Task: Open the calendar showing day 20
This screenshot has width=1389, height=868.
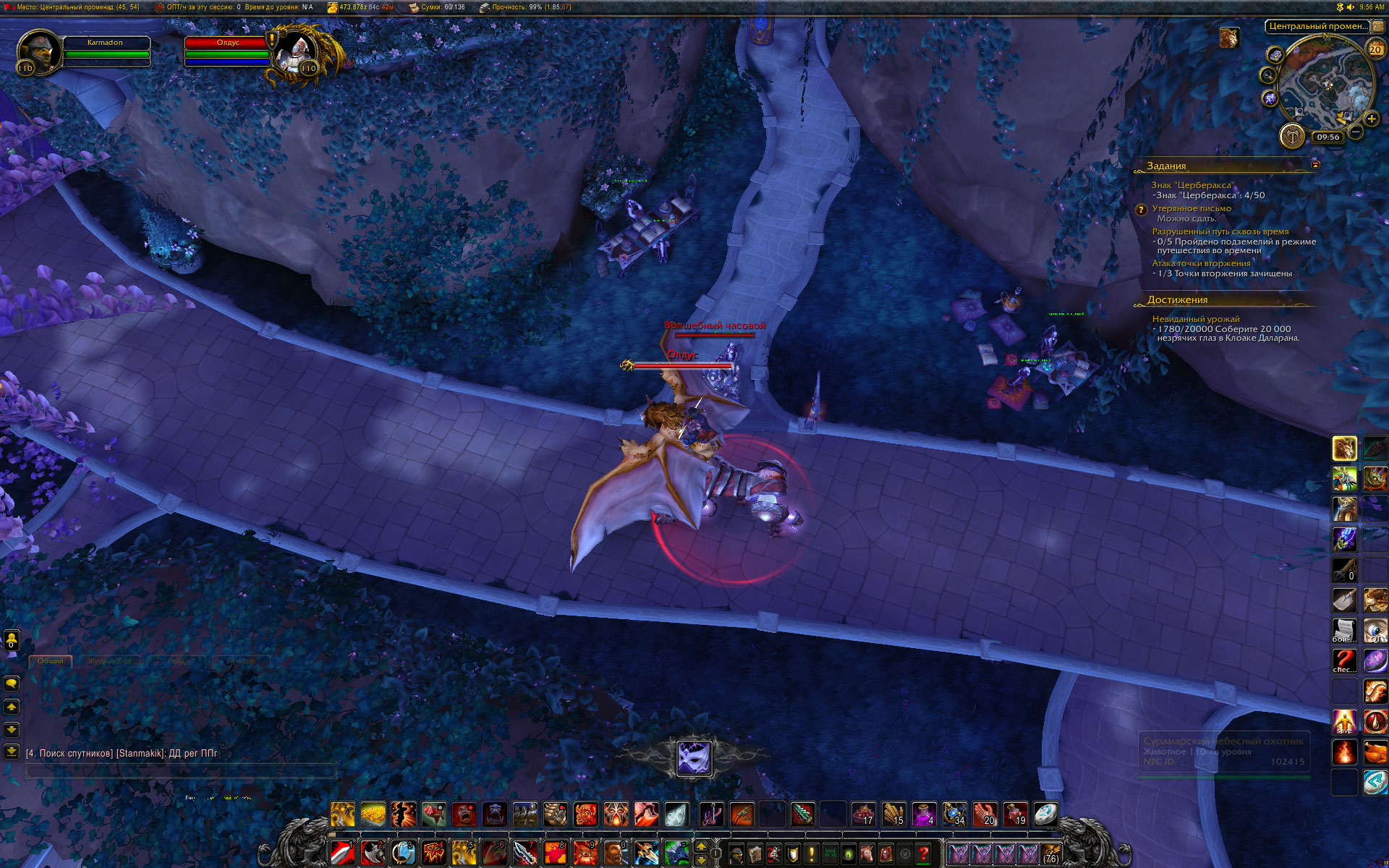Action: tap(1375, 49)
